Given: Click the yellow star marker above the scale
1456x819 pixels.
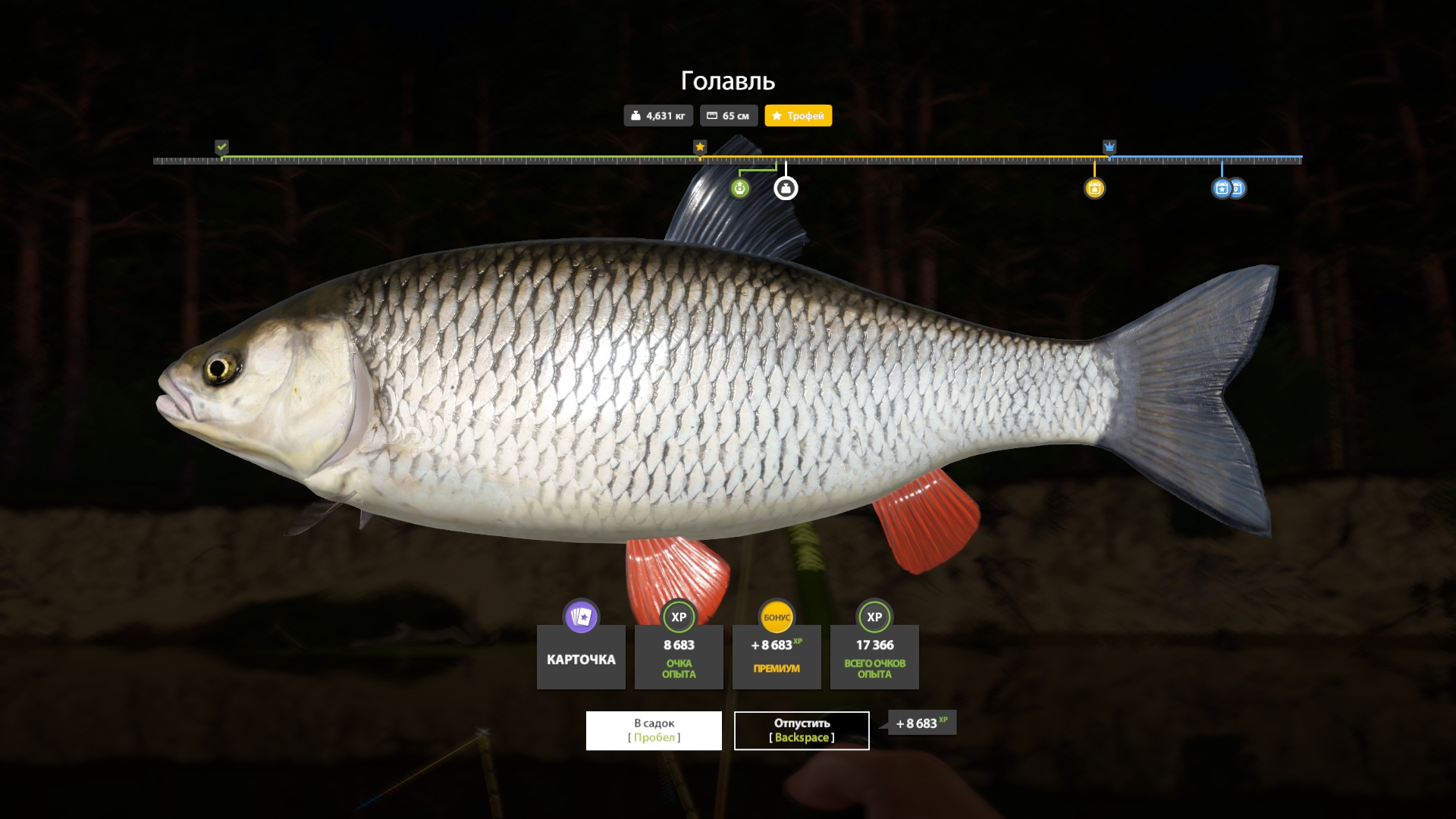Looking at the screenshot, I should click(x=699, y=146).
